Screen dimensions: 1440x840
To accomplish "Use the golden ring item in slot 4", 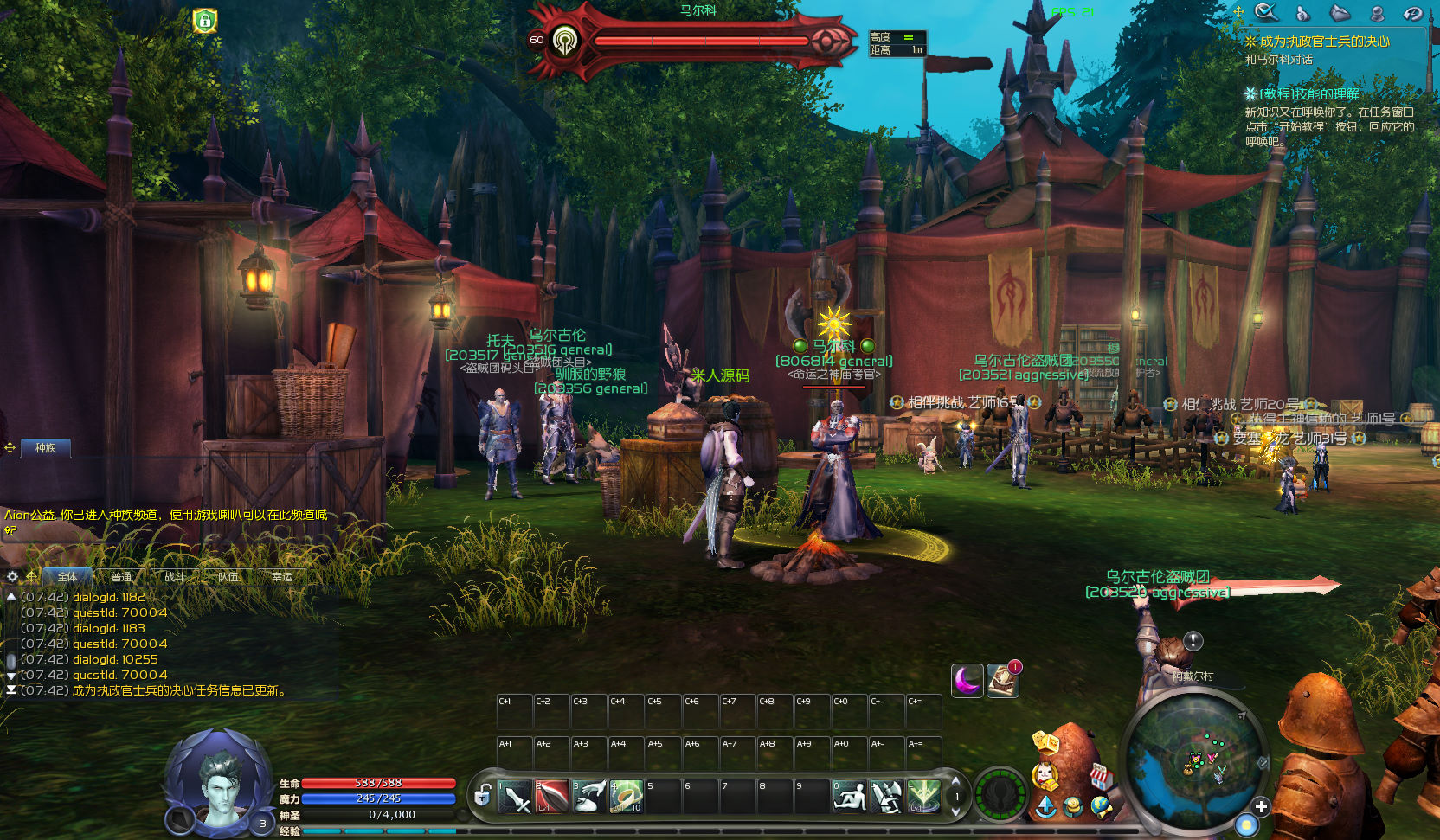I will tap(626, 796).
